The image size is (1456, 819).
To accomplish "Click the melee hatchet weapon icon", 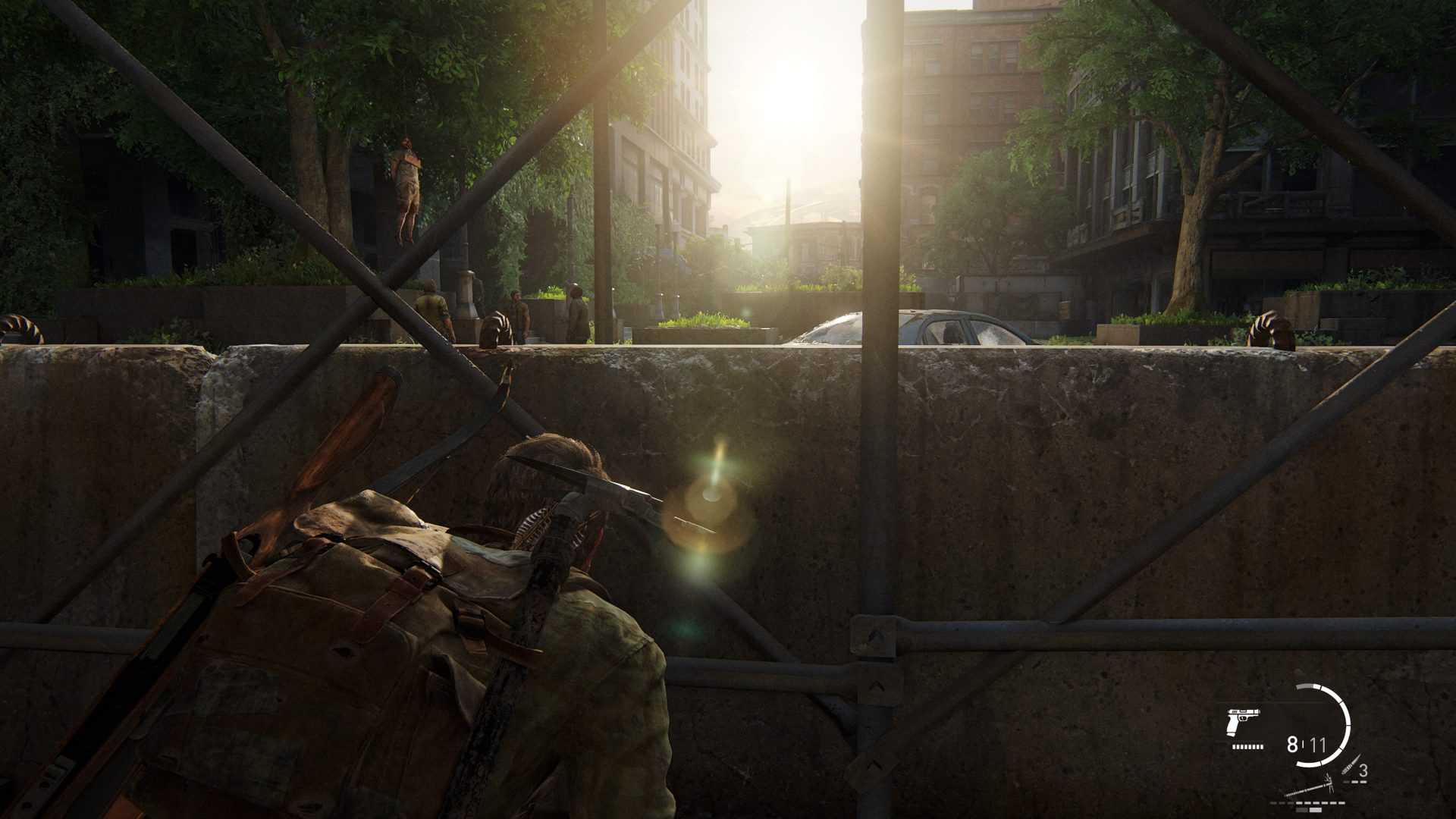I will pyautogui.click(x=1309, y=787).
